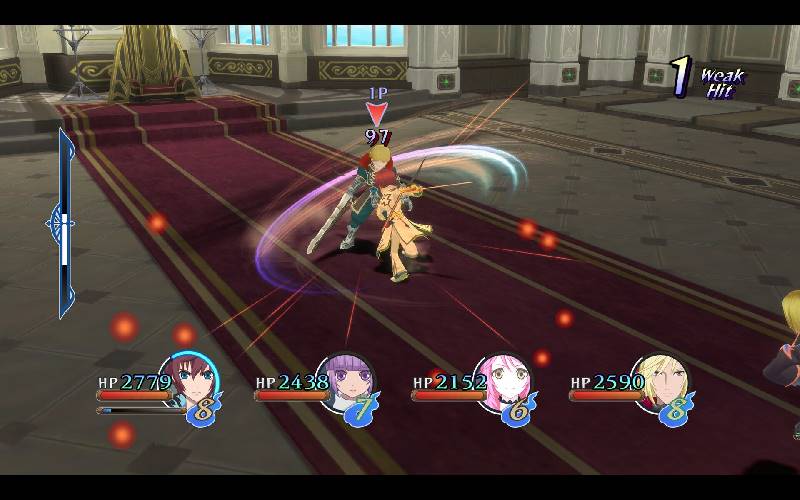Select the blonde party member portrait
The height and width of the screenshot is (500, 800).
tap(659, 380)
